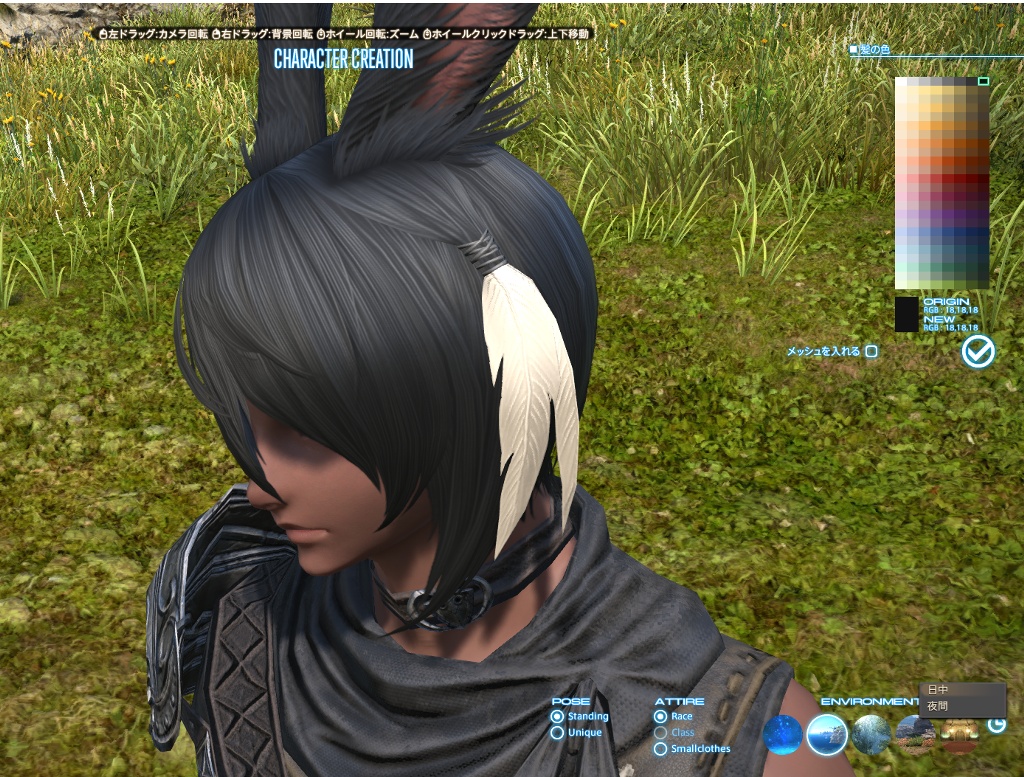Select the Standing pose option
1024x777 pixels.
click(x=557, y=716)
